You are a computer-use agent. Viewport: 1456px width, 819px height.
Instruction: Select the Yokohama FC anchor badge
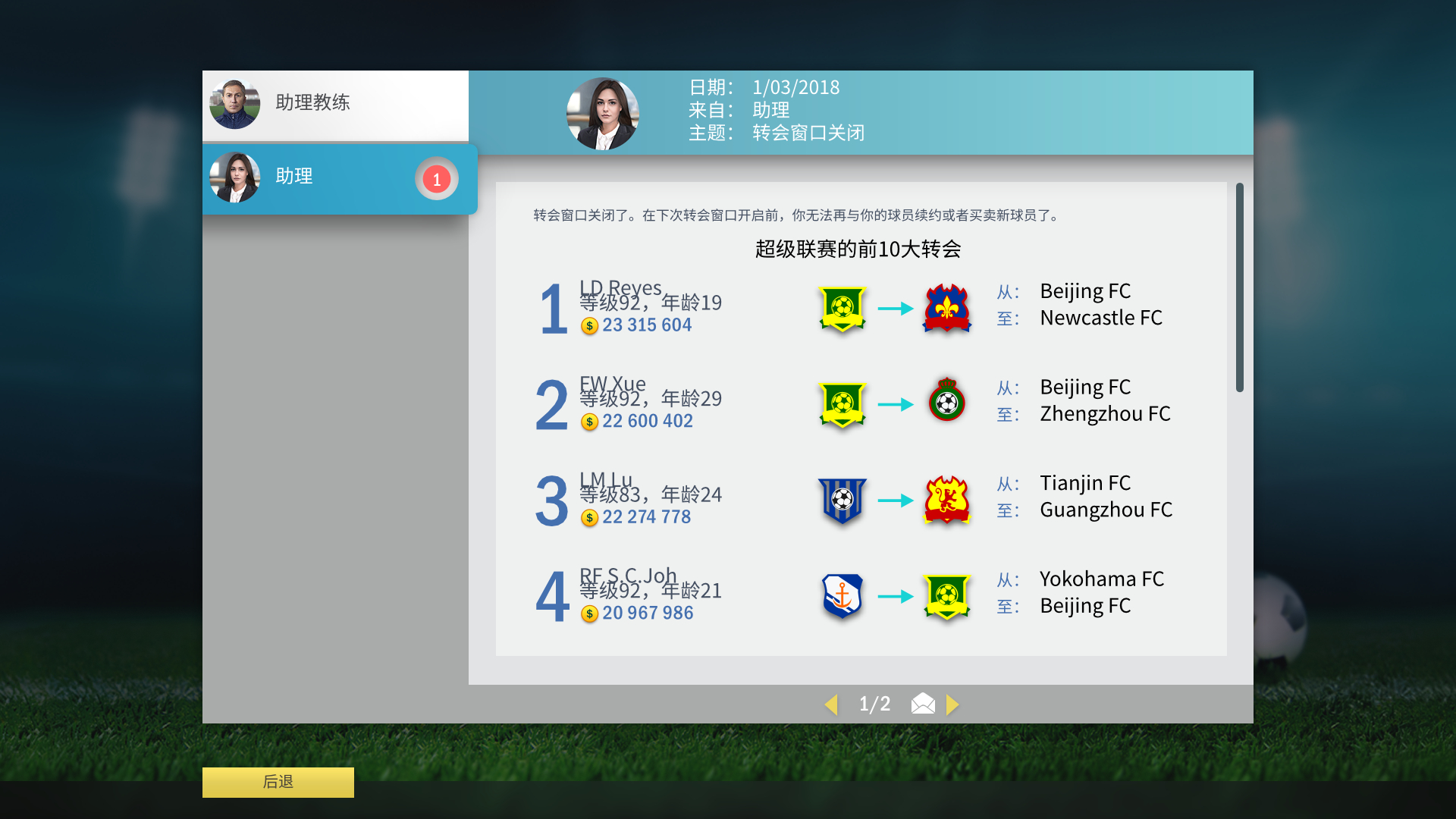tap(842, 597)
